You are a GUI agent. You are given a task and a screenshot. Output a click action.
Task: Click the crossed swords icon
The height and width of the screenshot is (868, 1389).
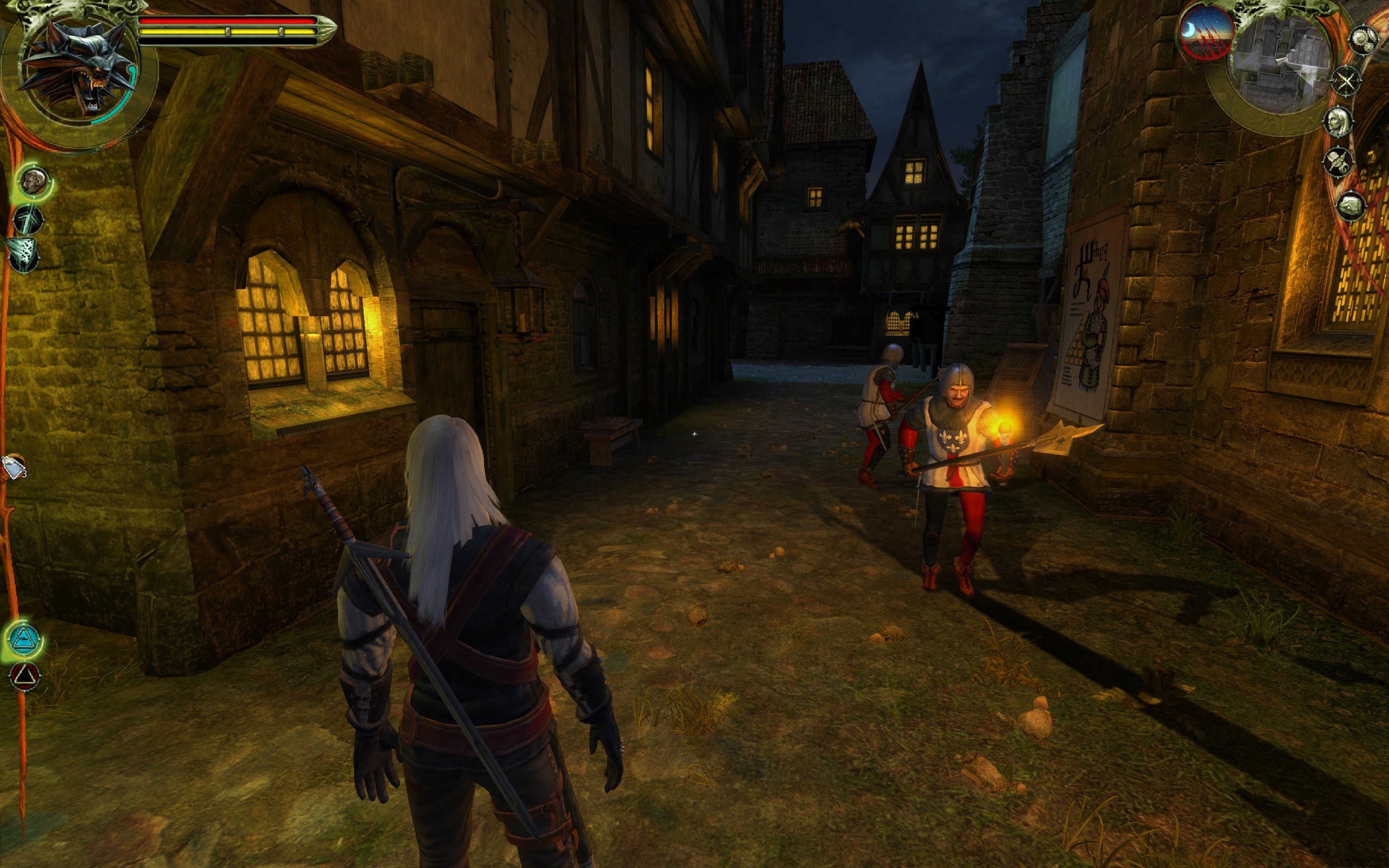[1346, 81]
